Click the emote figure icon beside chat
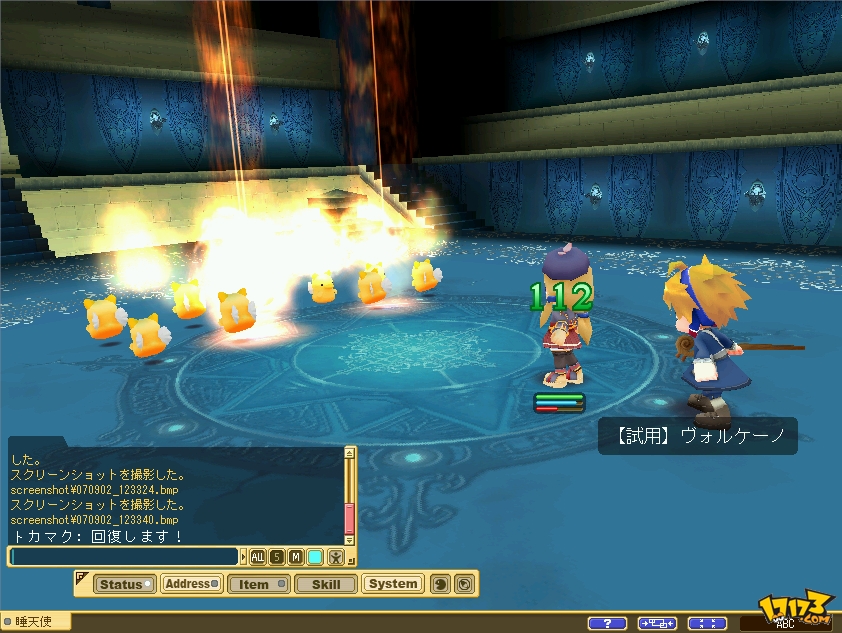The width and height of the screenshot is (842, 633). coord(336,557)
